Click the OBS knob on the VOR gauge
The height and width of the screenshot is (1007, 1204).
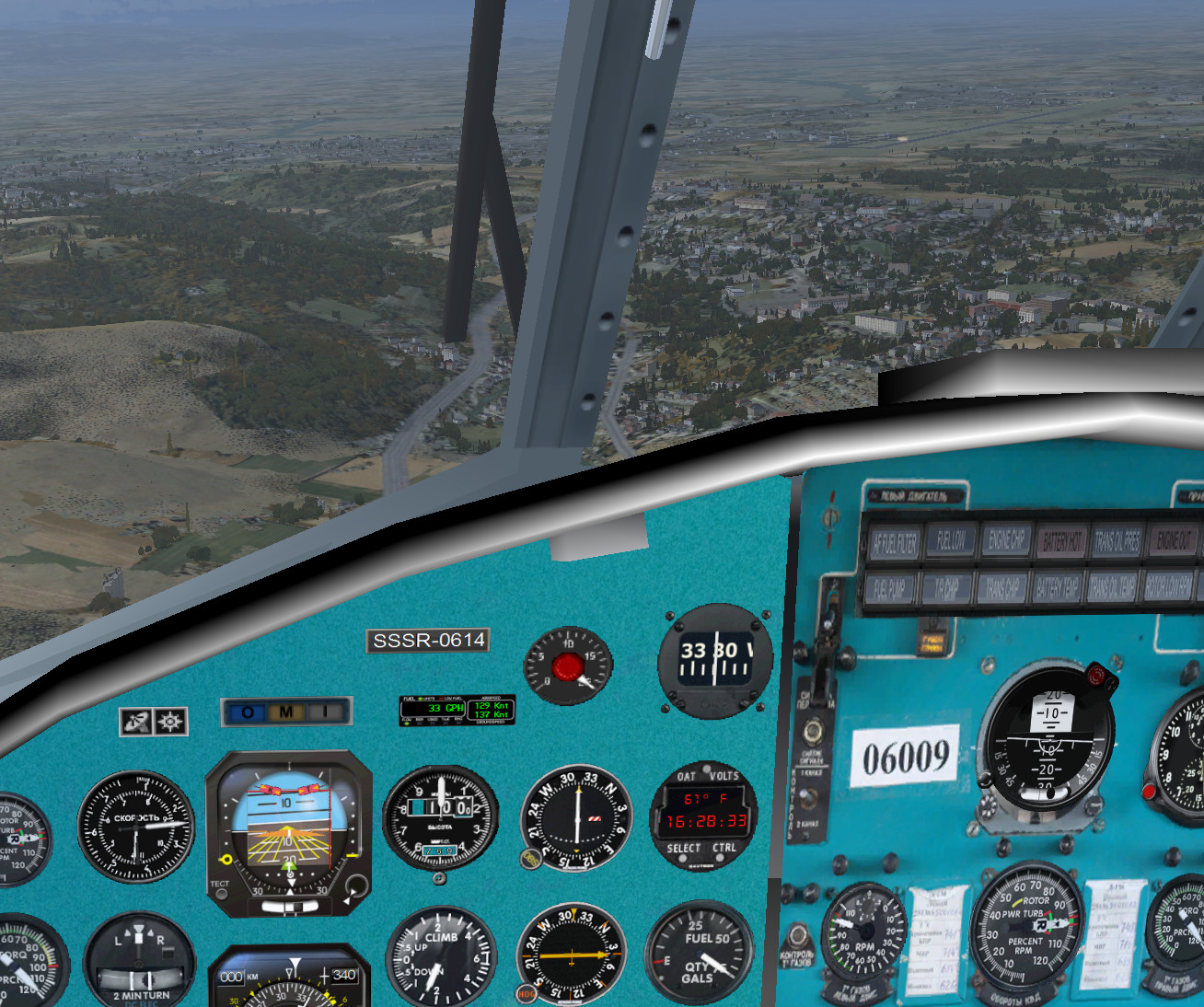[531, 859]
